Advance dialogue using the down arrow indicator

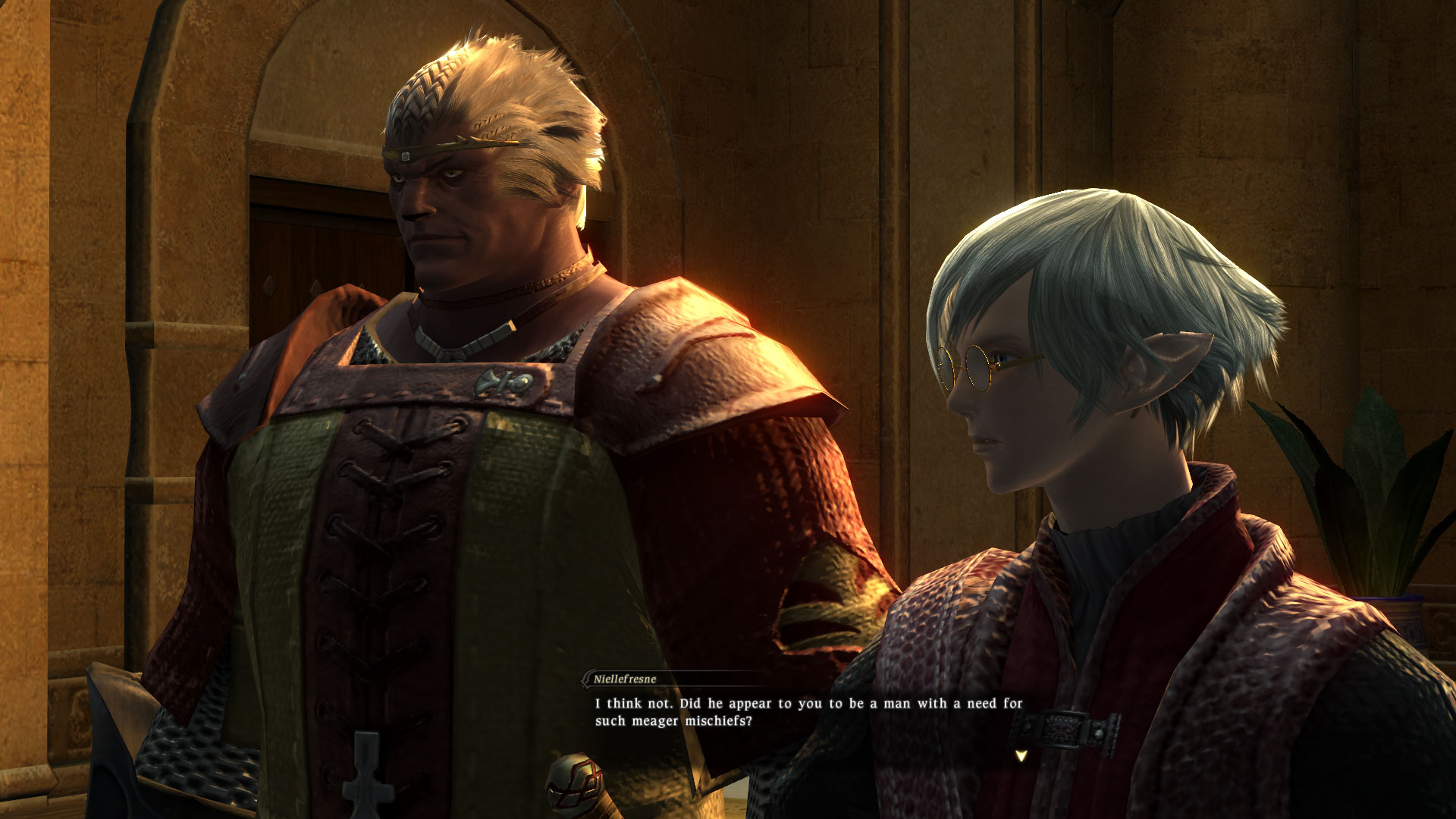[x=1021, y=755]
